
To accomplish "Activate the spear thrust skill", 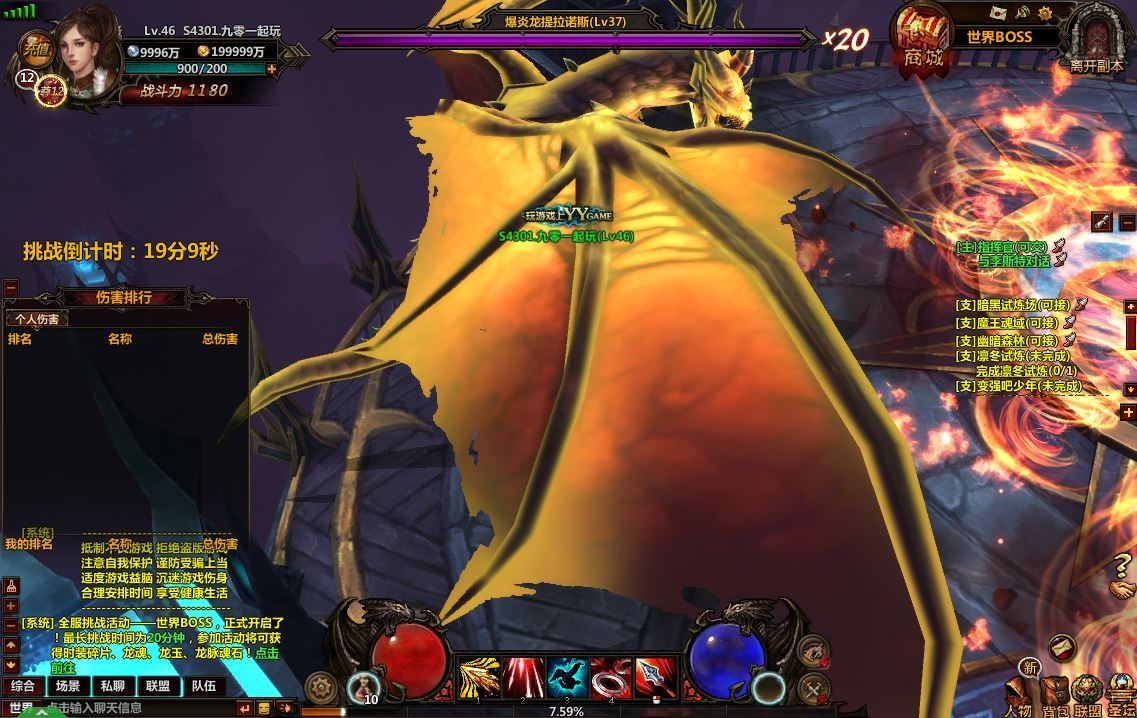I will coord(655,677).
